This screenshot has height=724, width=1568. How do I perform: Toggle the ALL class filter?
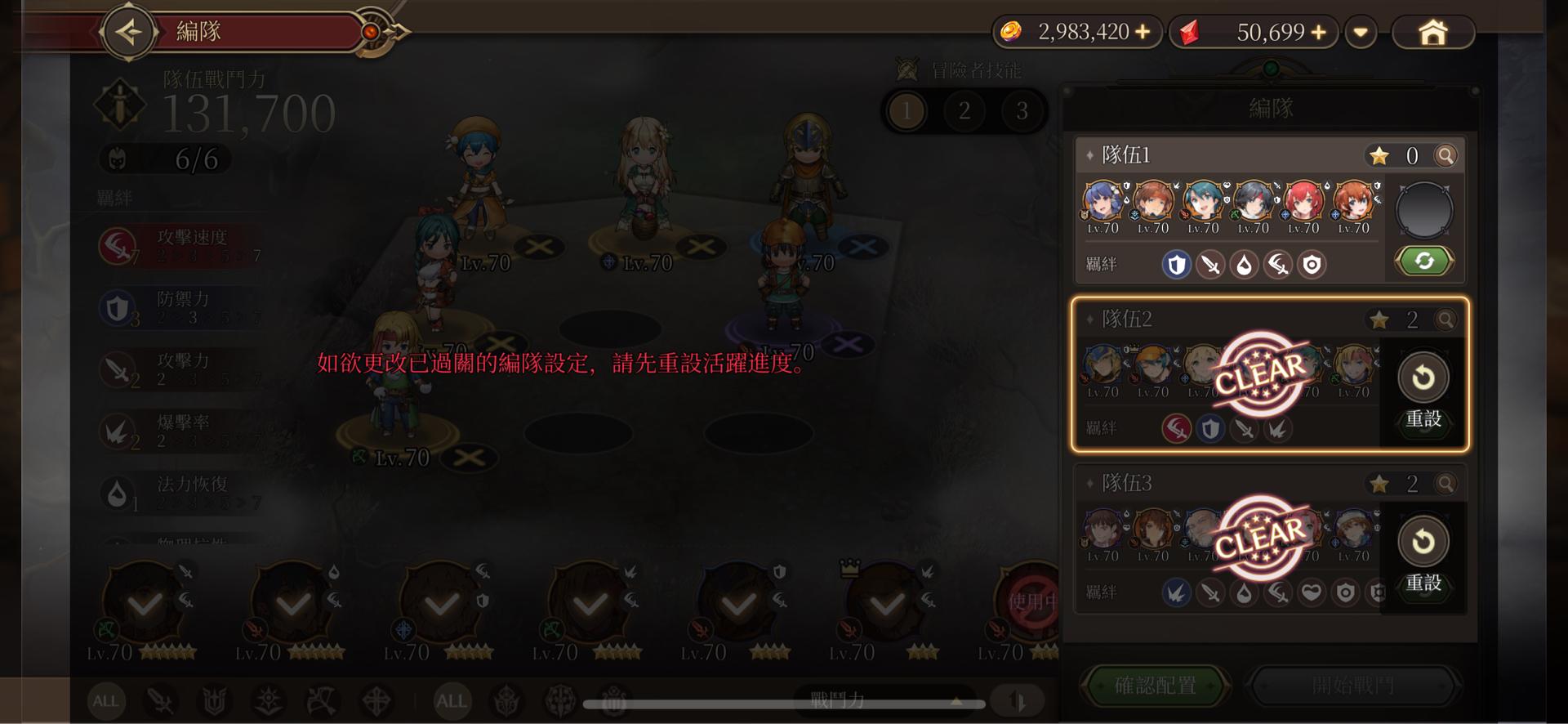(105, 700)
